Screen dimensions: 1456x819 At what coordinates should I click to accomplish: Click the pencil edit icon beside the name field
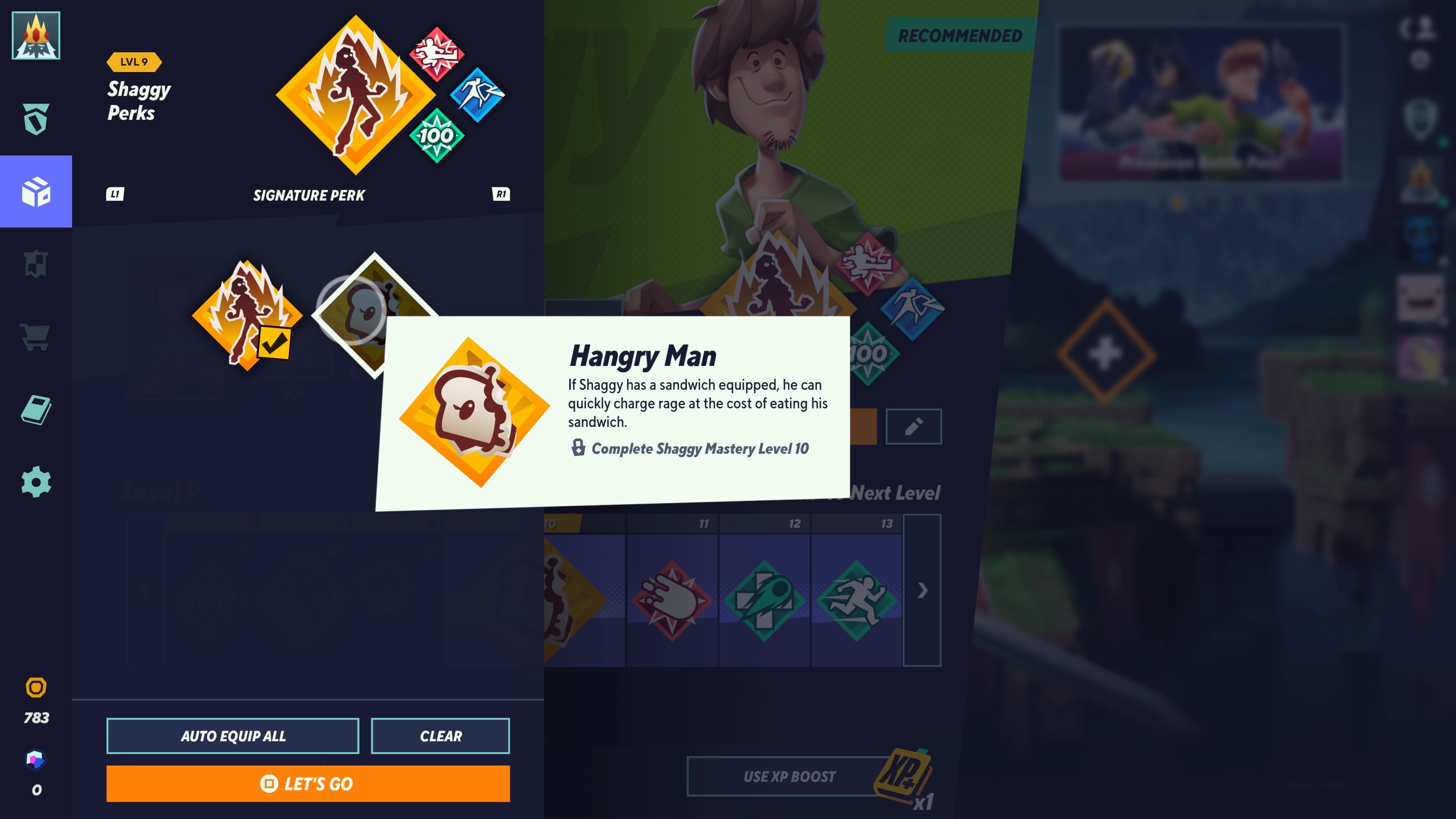coord(914,427)
